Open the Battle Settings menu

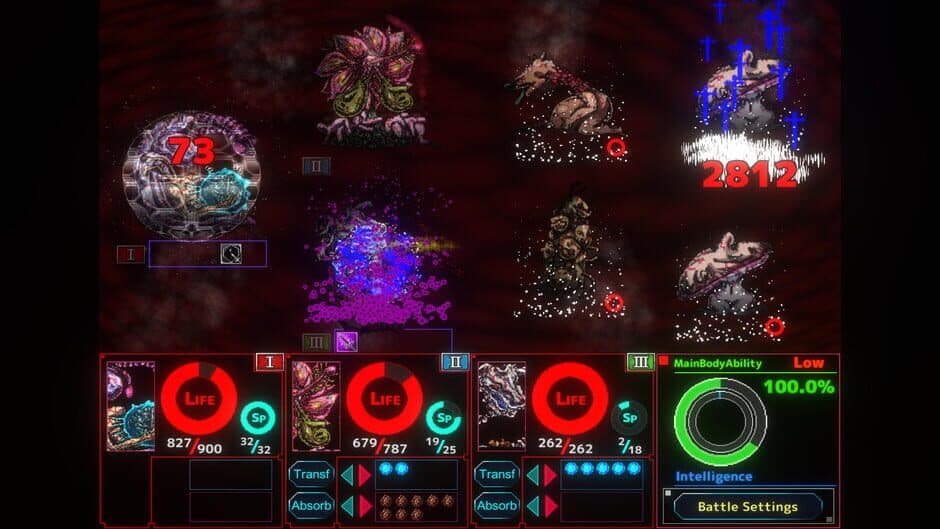[747, 507]
